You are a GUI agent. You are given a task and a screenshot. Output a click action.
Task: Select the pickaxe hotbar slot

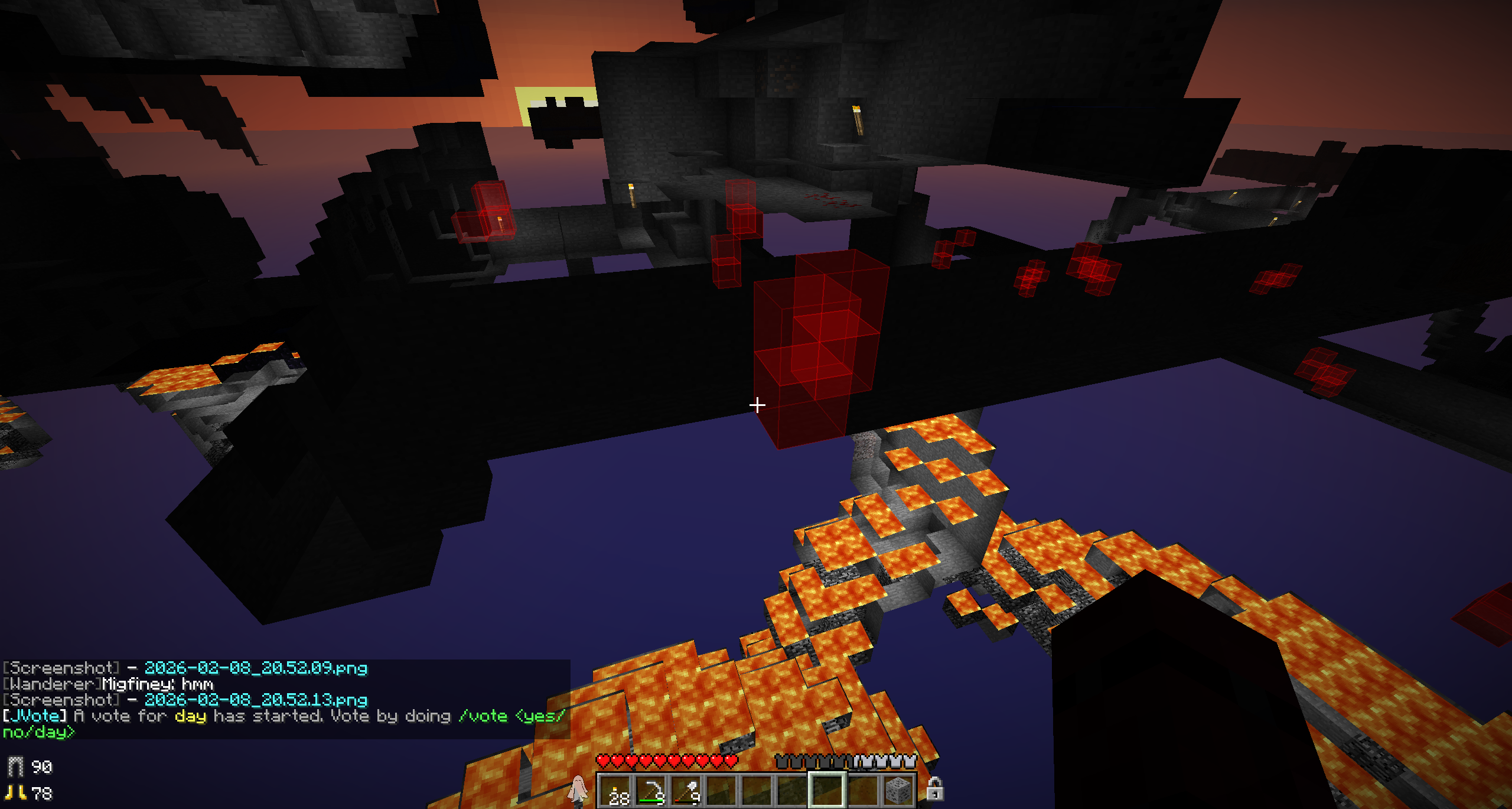[650, 791]
